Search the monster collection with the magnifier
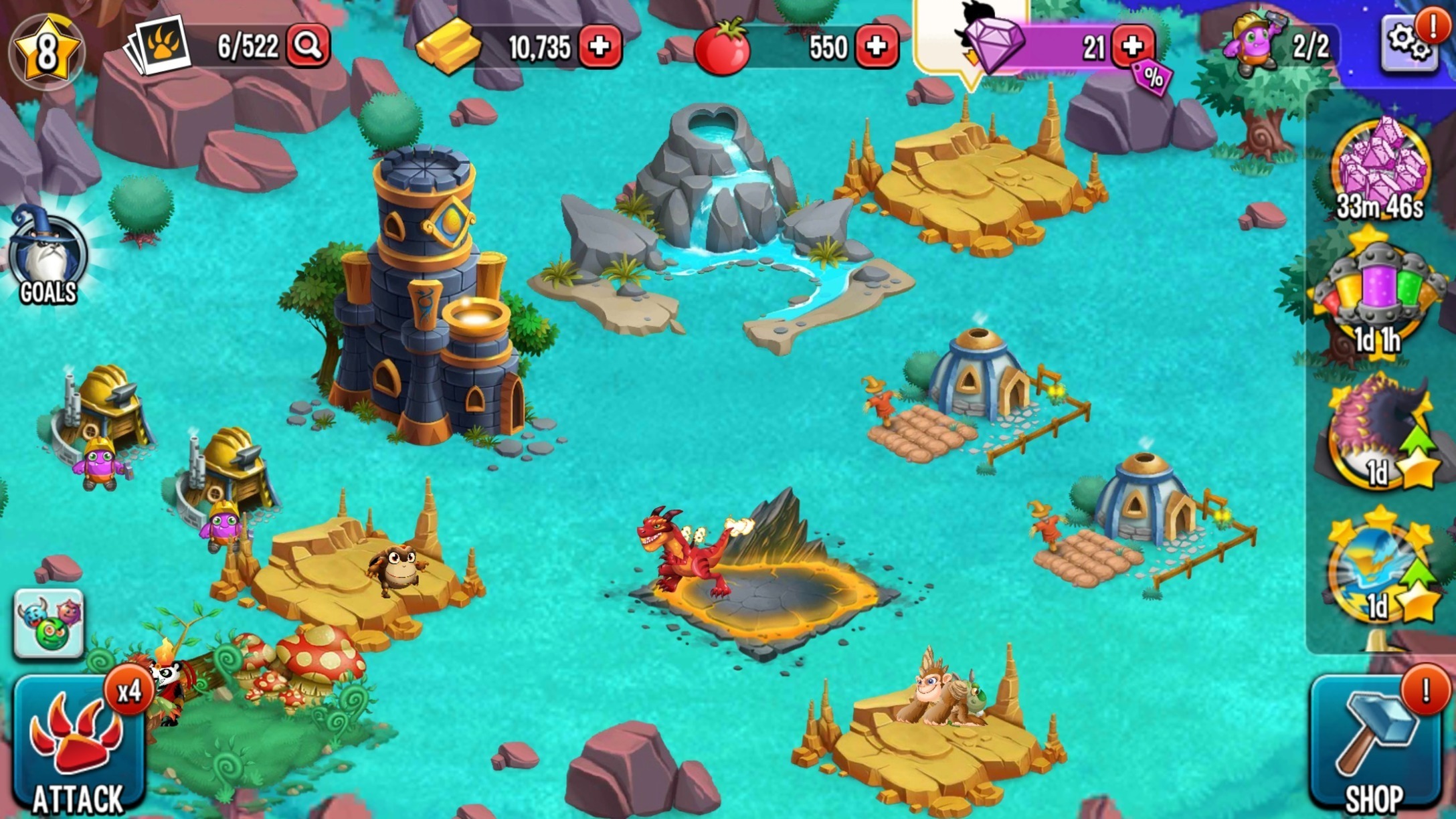Screen dimensions: 1456x819 click(x=308, y=45)
